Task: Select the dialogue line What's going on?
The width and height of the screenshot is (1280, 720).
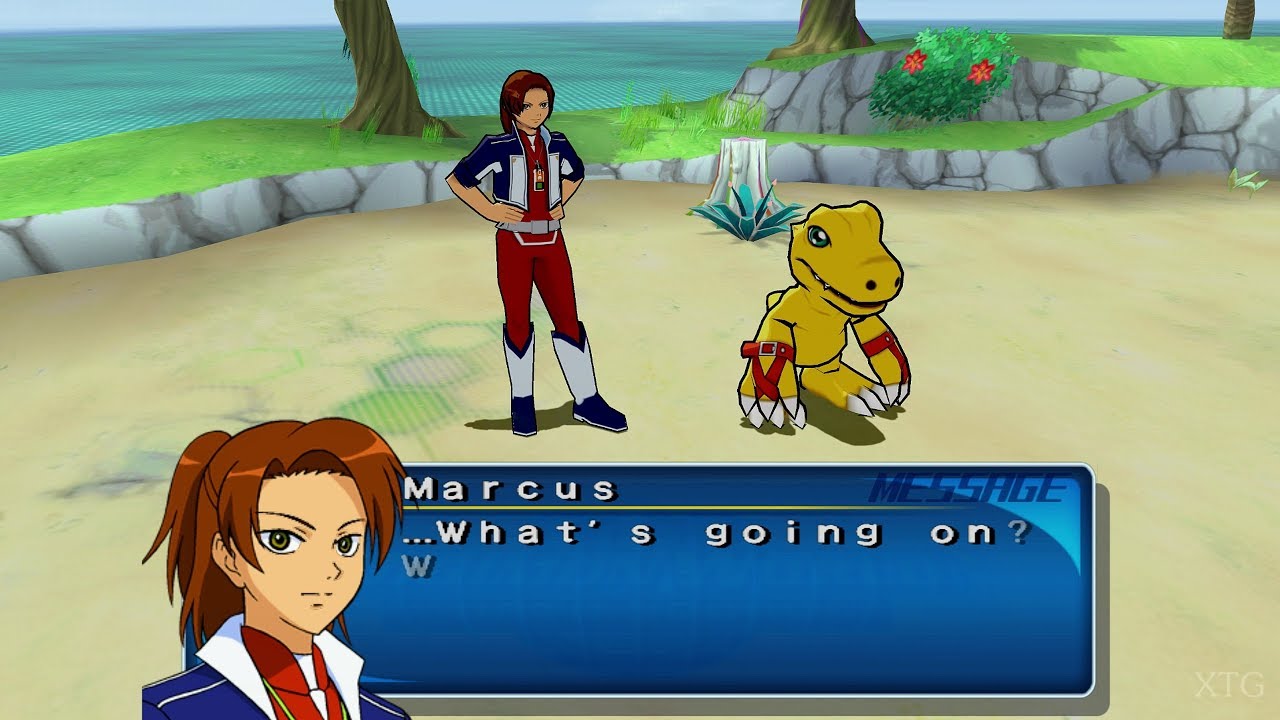Action: pyautogui.click(x=720, y=535)
